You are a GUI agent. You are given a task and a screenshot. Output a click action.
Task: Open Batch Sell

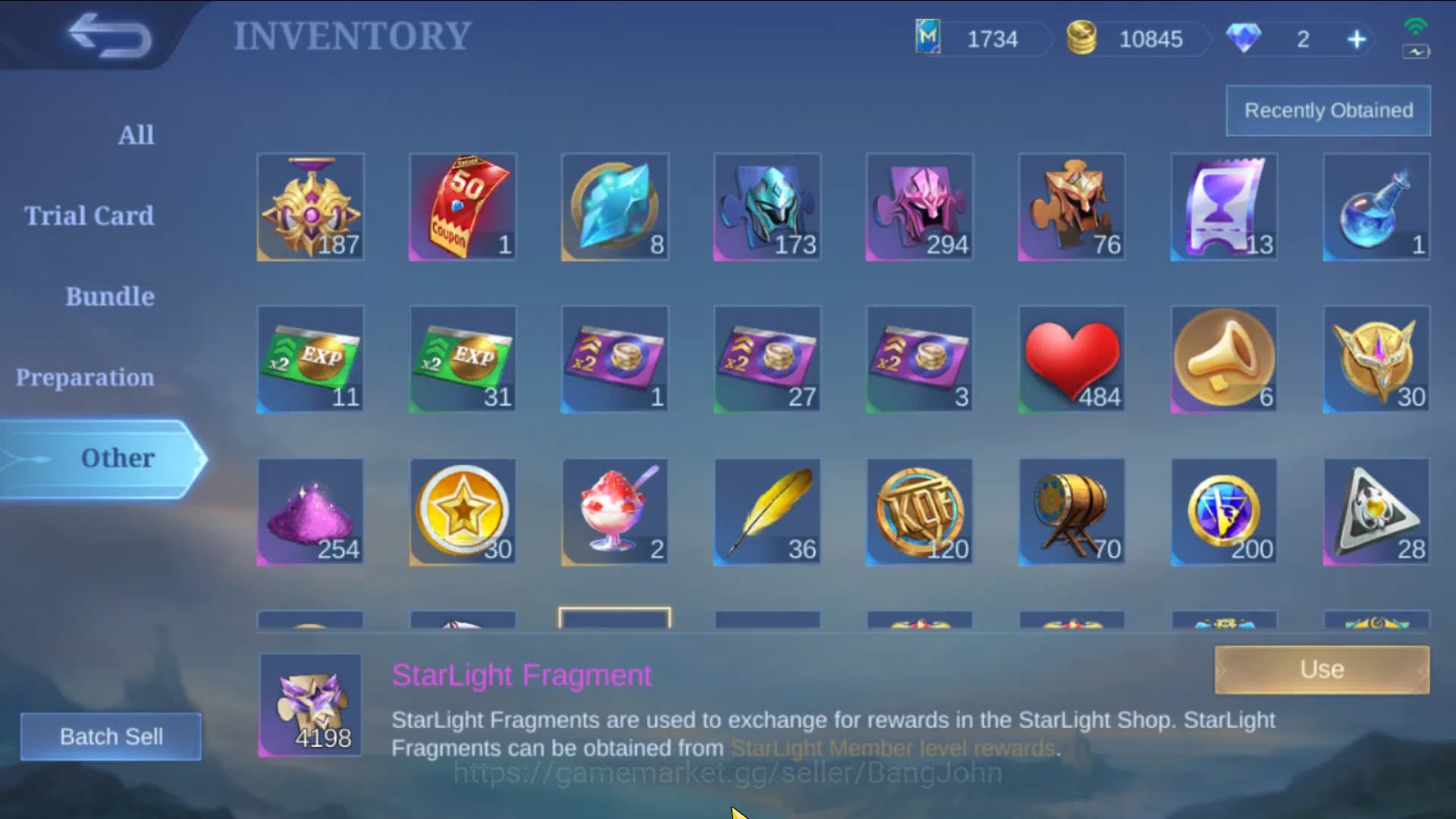pyautogui.click(x=111, y=736)
